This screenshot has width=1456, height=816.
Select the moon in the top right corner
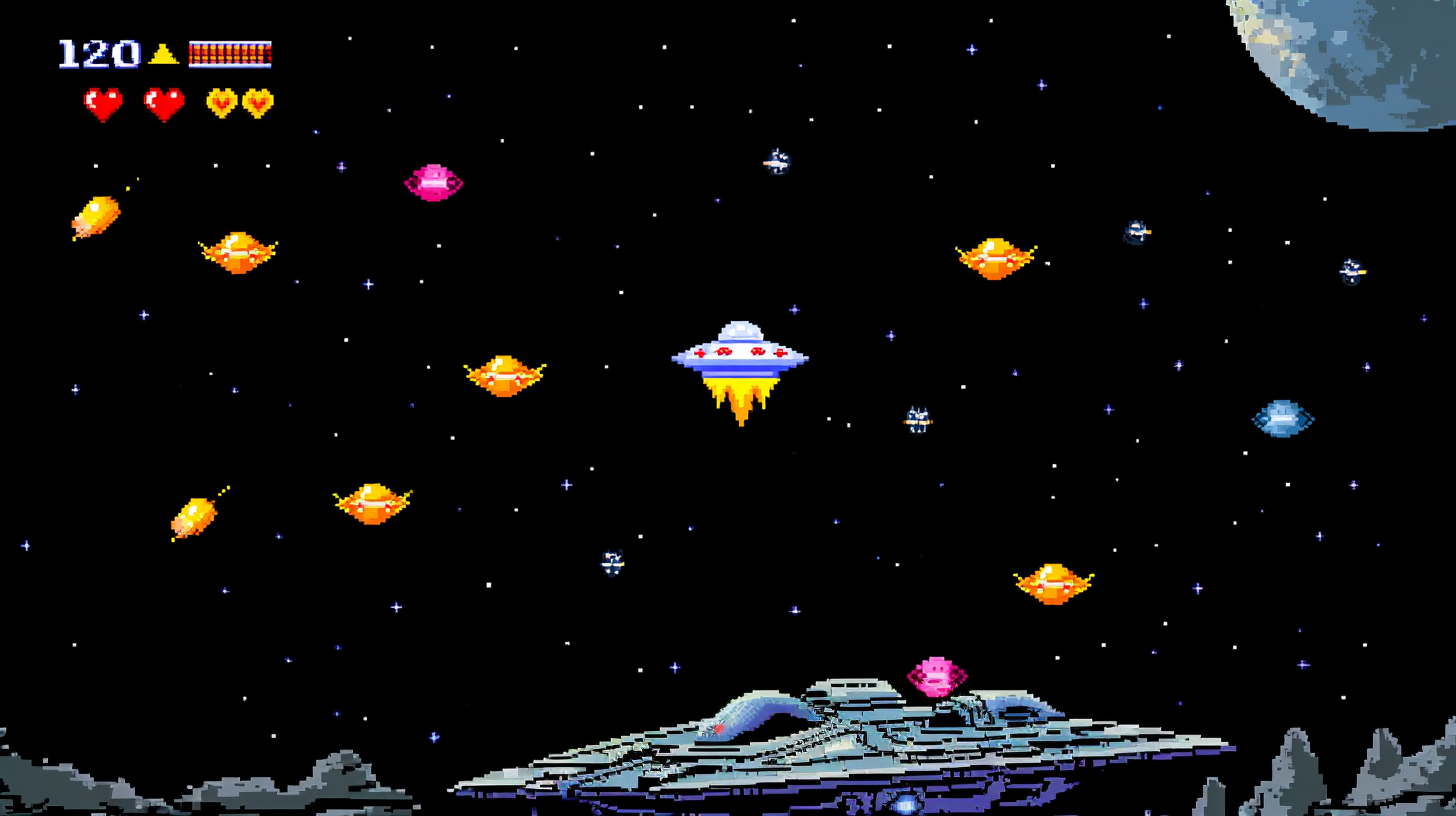[1380, 60]
